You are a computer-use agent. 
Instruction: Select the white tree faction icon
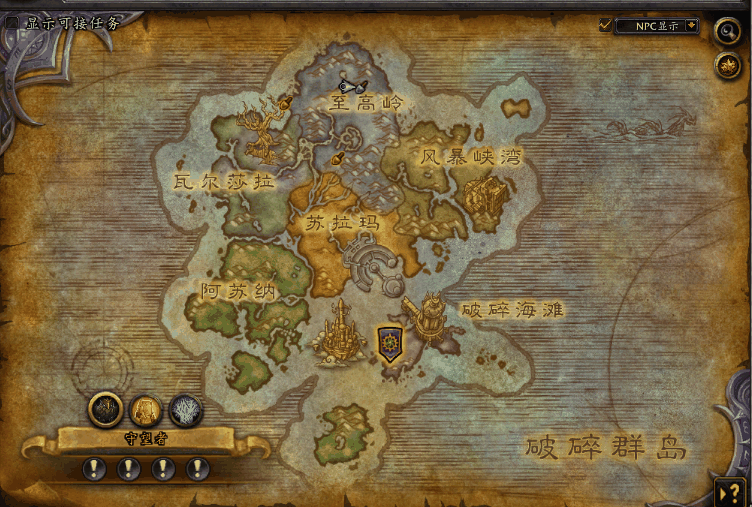click(x=185, y=410)
